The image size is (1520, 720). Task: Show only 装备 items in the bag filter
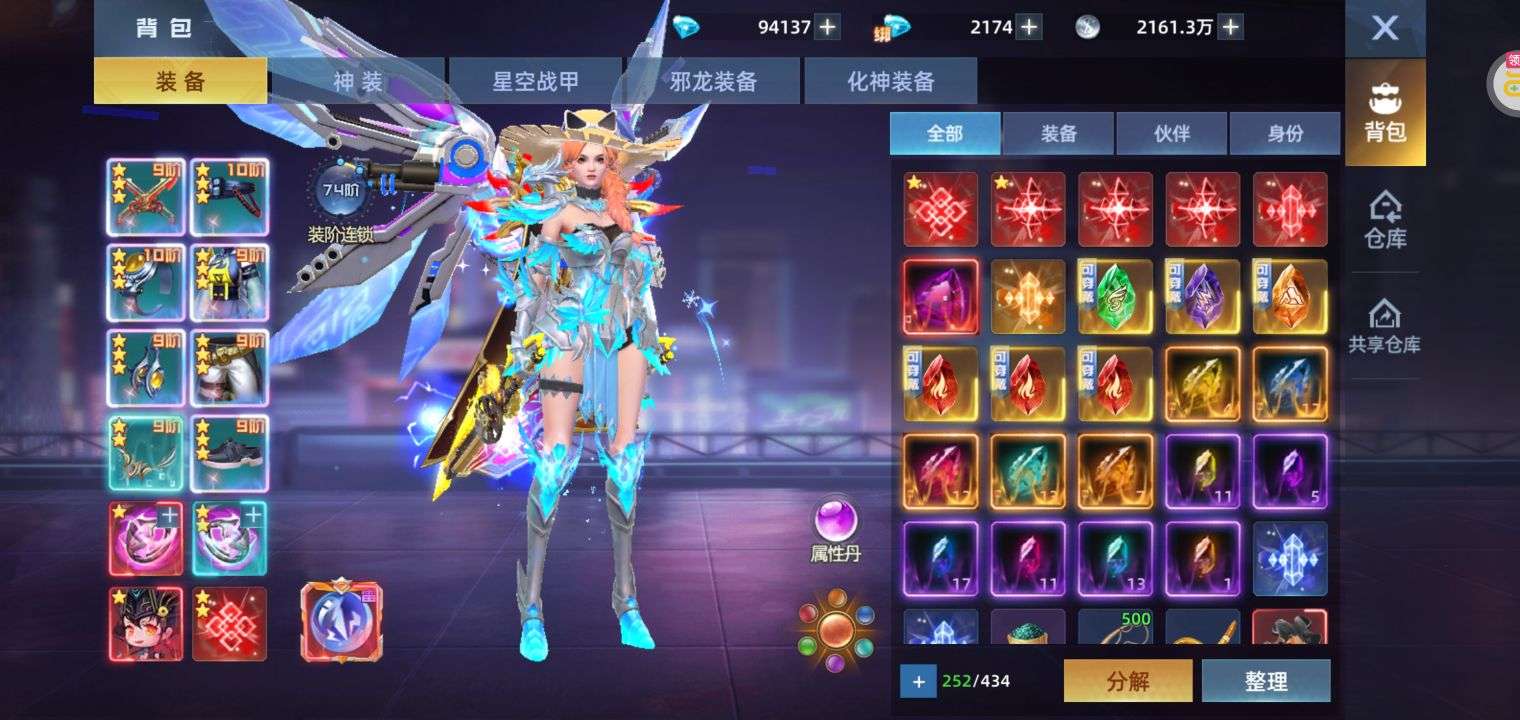pyautogui.click(x=1058, y=133)
